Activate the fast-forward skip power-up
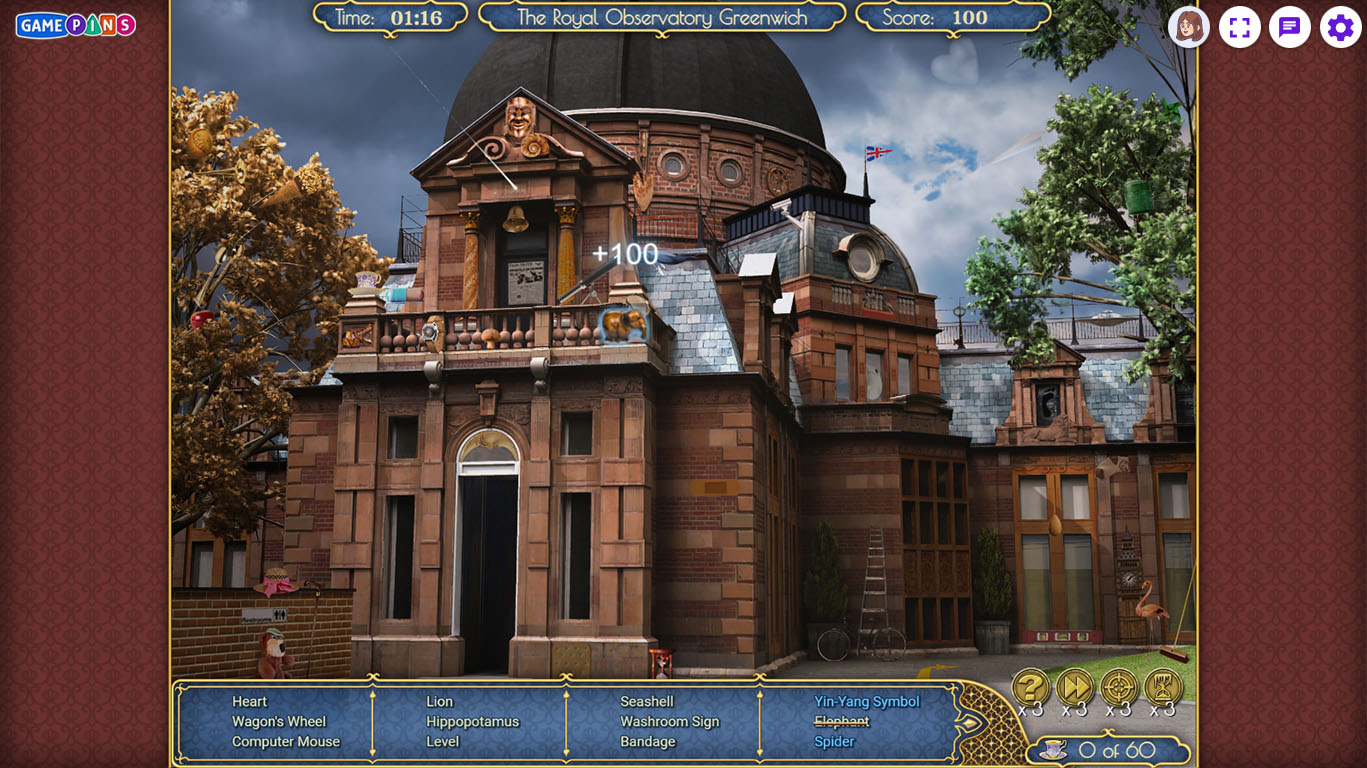This screenshot has height=768, width=1367. pos(1075,687)
